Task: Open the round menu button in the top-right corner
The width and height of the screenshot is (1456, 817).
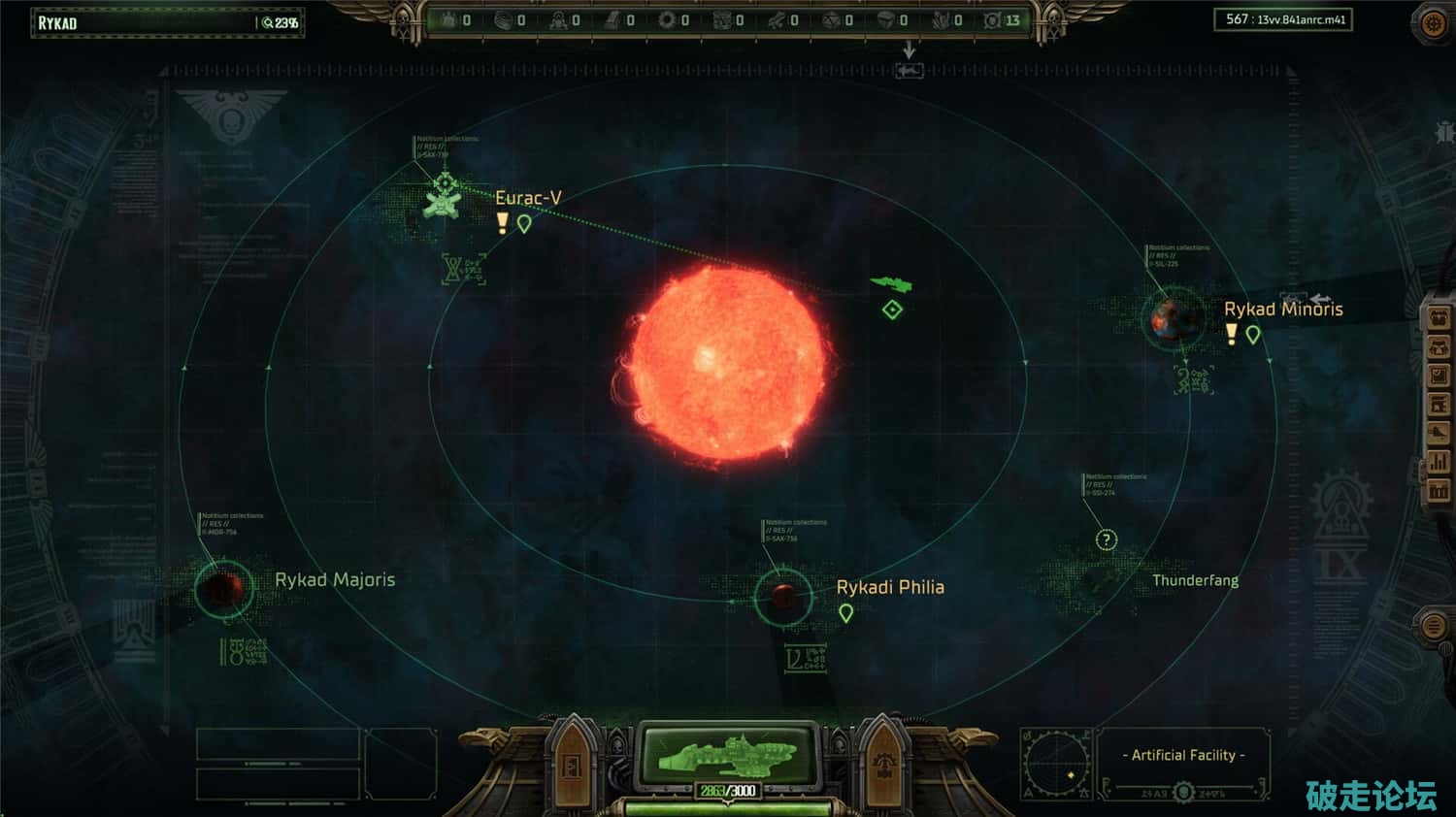Action: tap(1433, 23)
